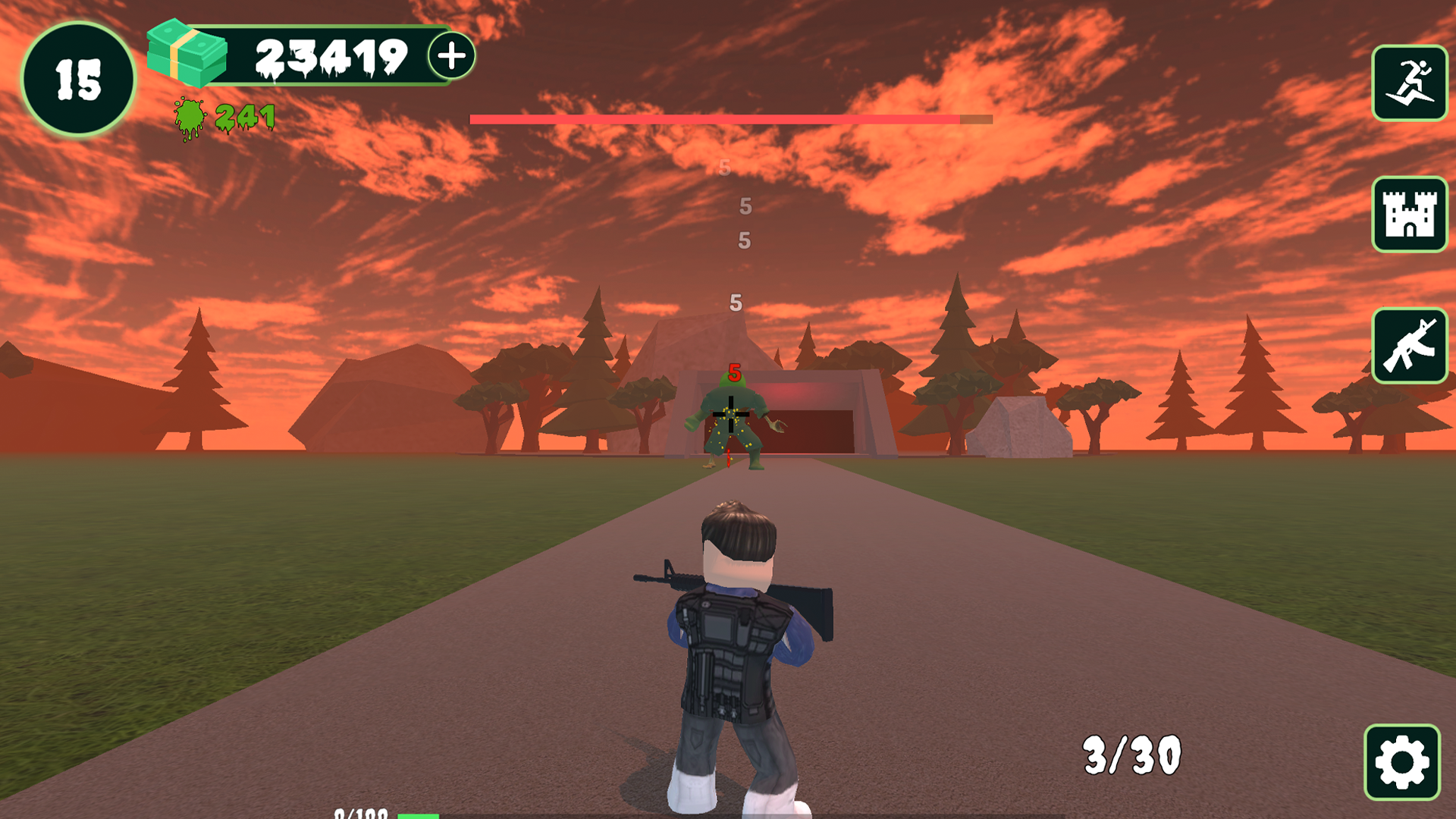Viewport: 1456px width, 819px height.
Task: Click the boss health bar at top
Action: [x=728, y=119]
